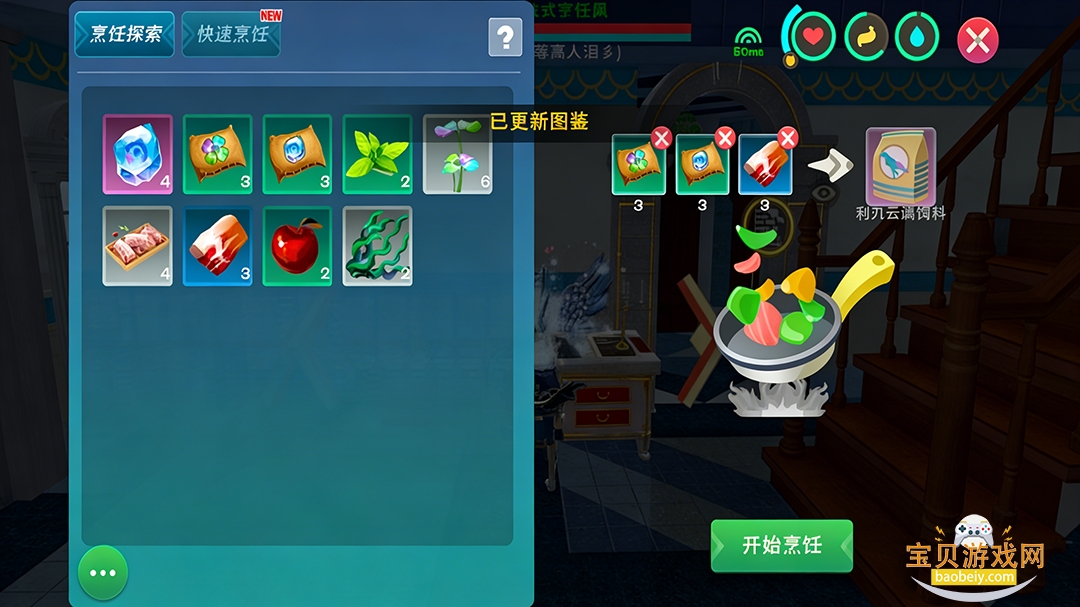Select the dark green seaweed ingredient

click(x=377, y=246)
